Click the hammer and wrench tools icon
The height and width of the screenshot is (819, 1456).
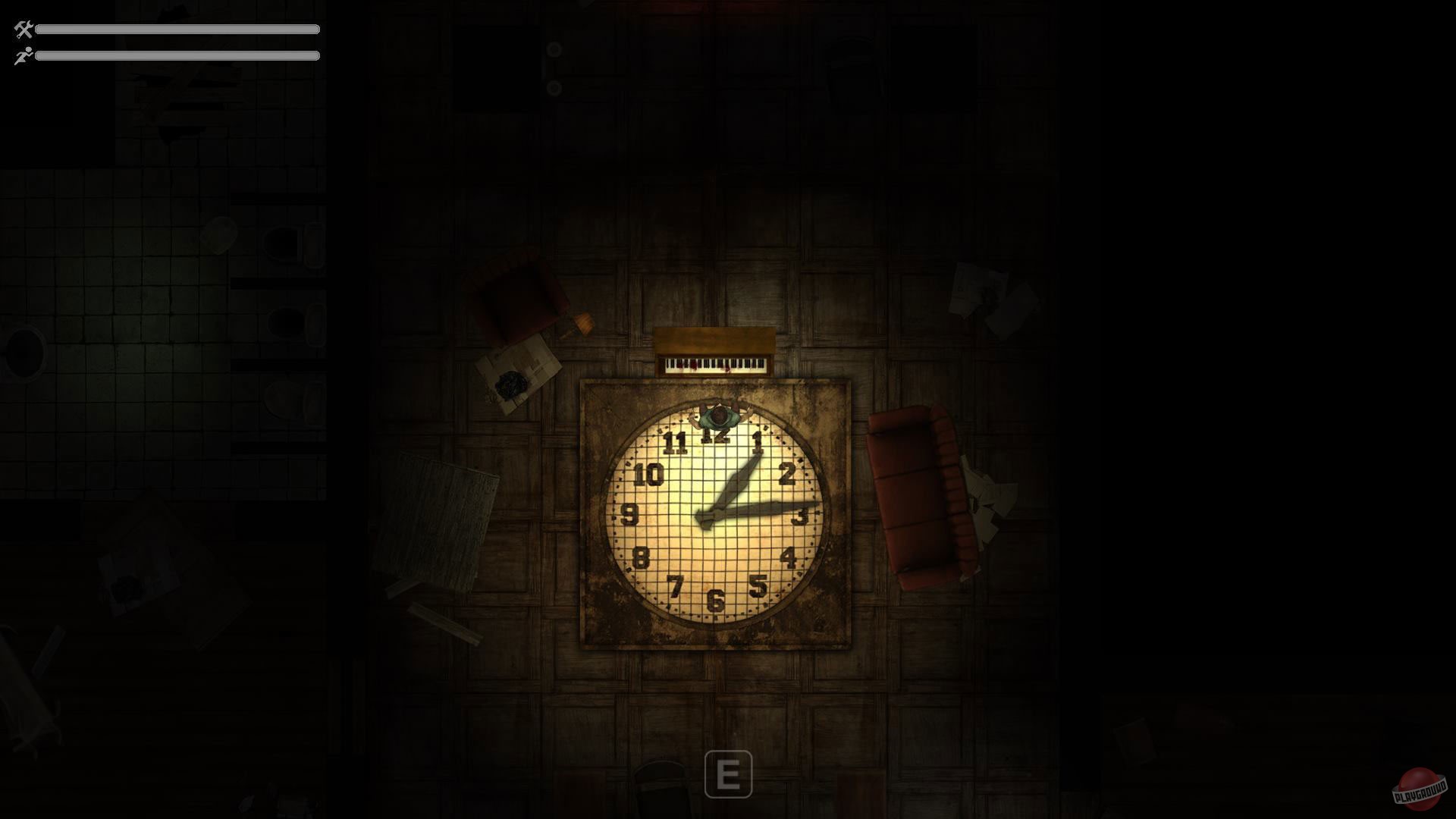22,30
